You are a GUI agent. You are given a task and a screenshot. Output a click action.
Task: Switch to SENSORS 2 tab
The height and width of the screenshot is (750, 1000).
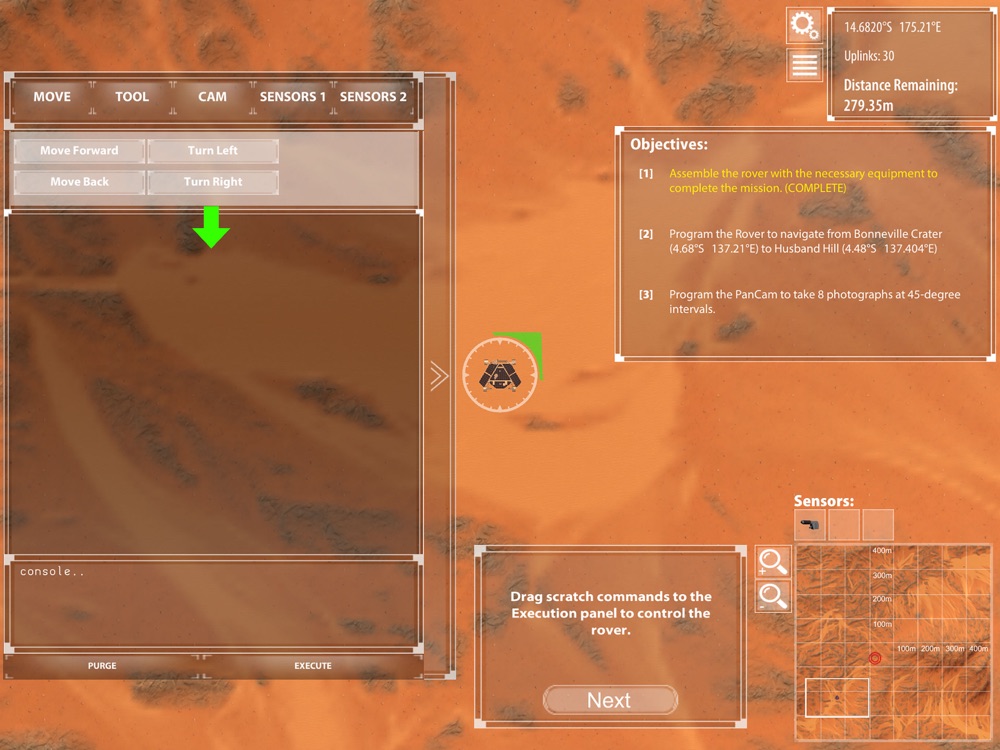(373, 97)
